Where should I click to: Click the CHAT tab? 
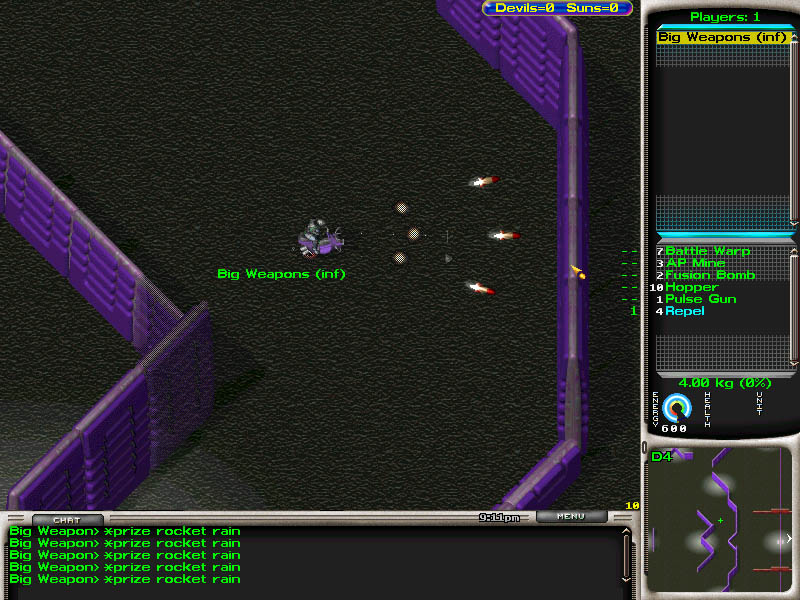coord(66,519)
